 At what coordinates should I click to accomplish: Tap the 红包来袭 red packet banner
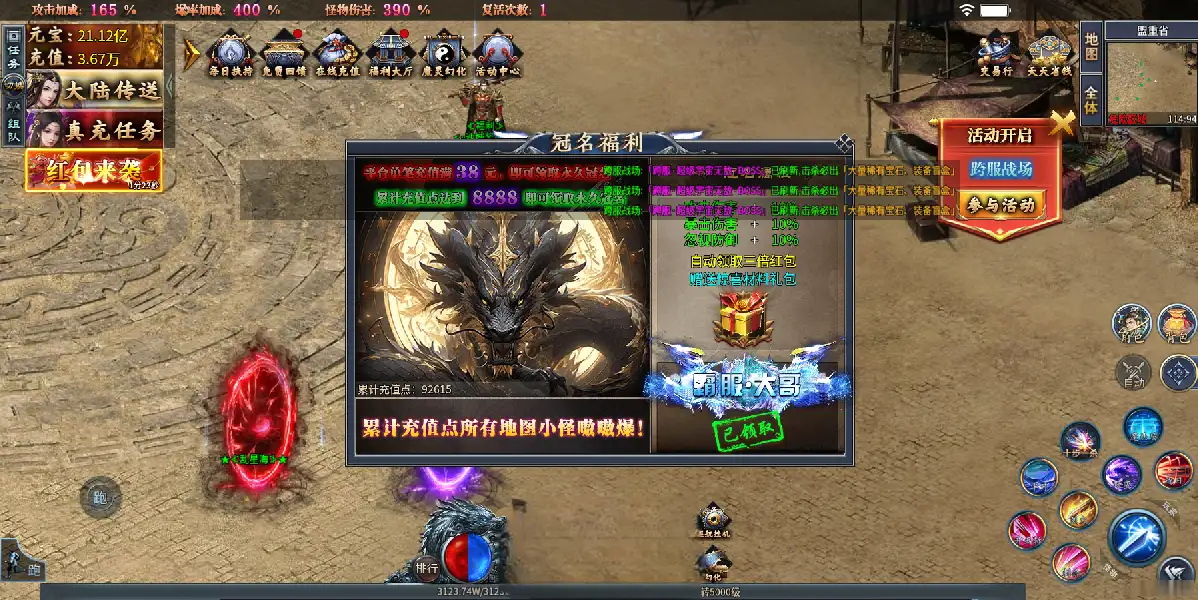[94, 171]
